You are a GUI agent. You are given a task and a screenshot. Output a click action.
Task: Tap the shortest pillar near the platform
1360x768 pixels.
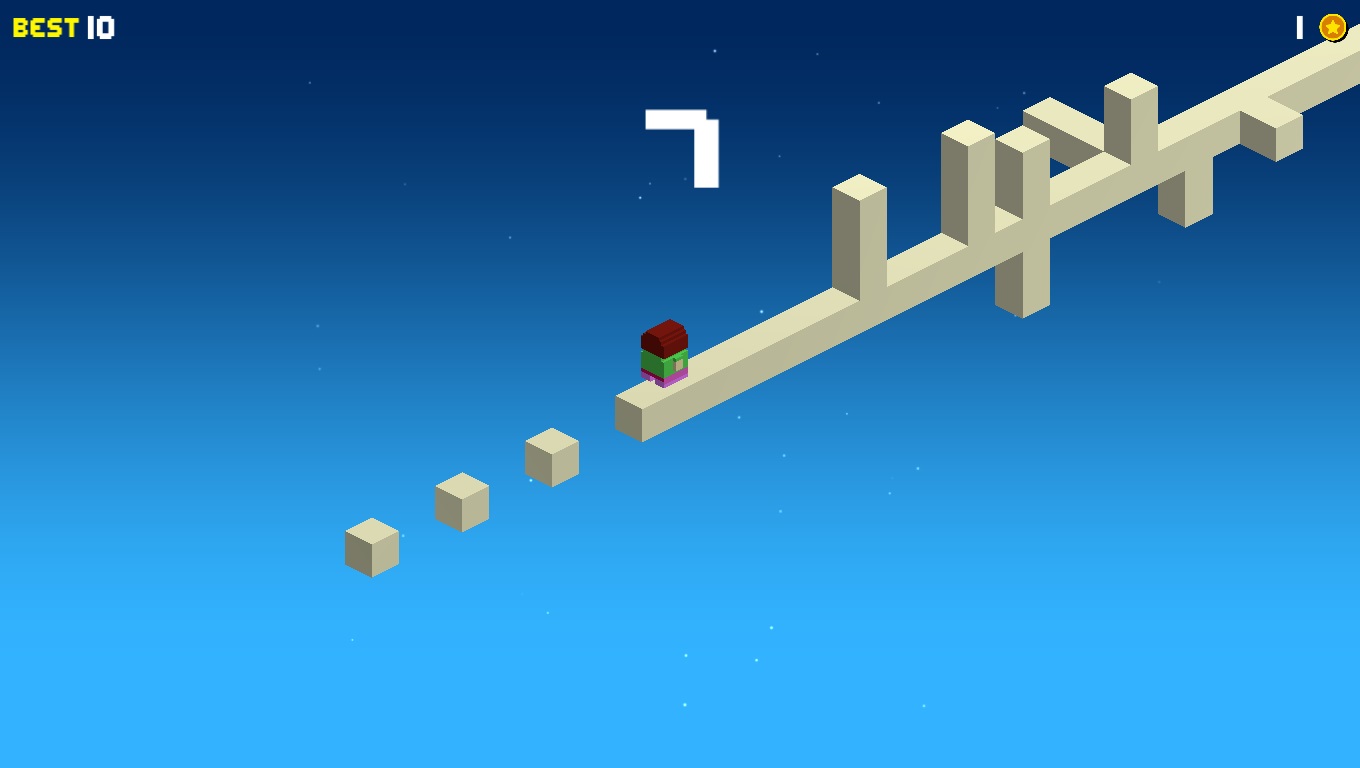pos(858,235)
